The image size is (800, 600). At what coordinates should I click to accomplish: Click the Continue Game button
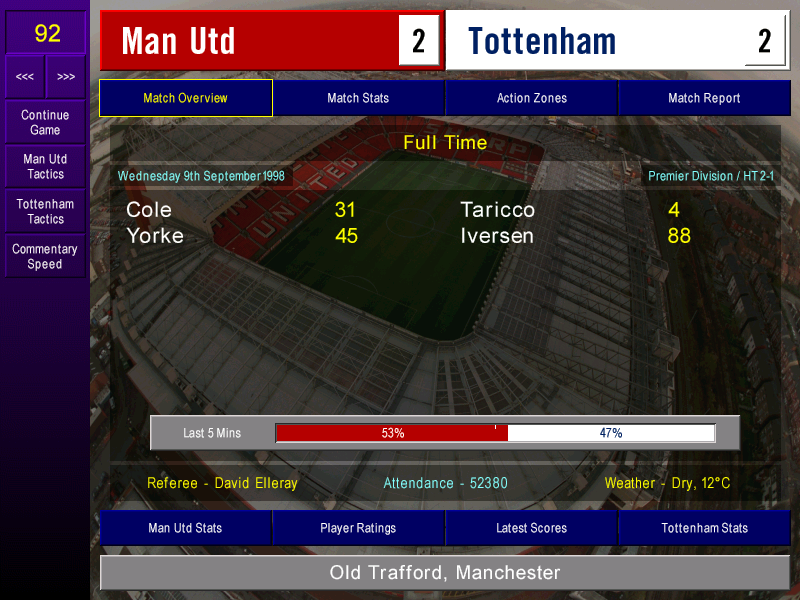(45, 122)
